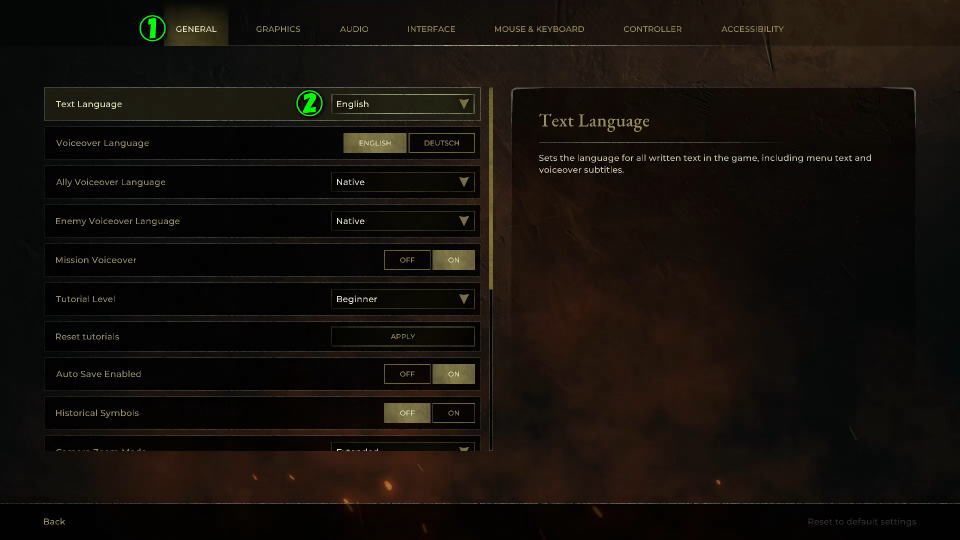Apply Reset tutorials
This screenshot has width=960, height=540.
click(402, 337)
